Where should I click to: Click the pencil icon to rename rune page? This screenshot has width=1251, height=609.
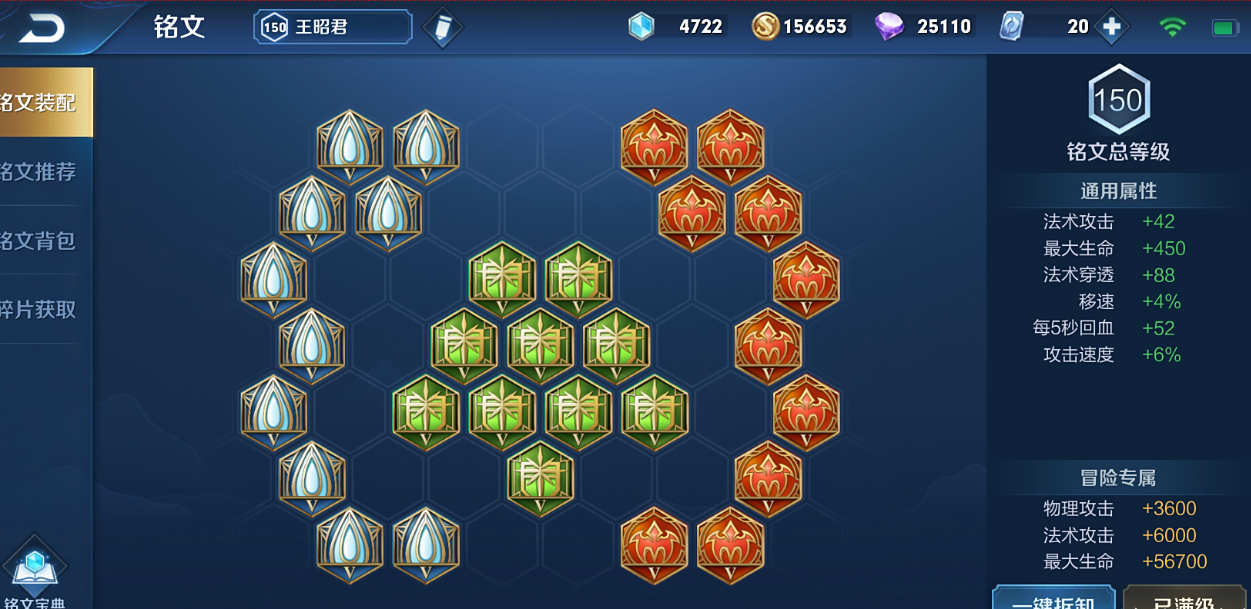[442, 28]
